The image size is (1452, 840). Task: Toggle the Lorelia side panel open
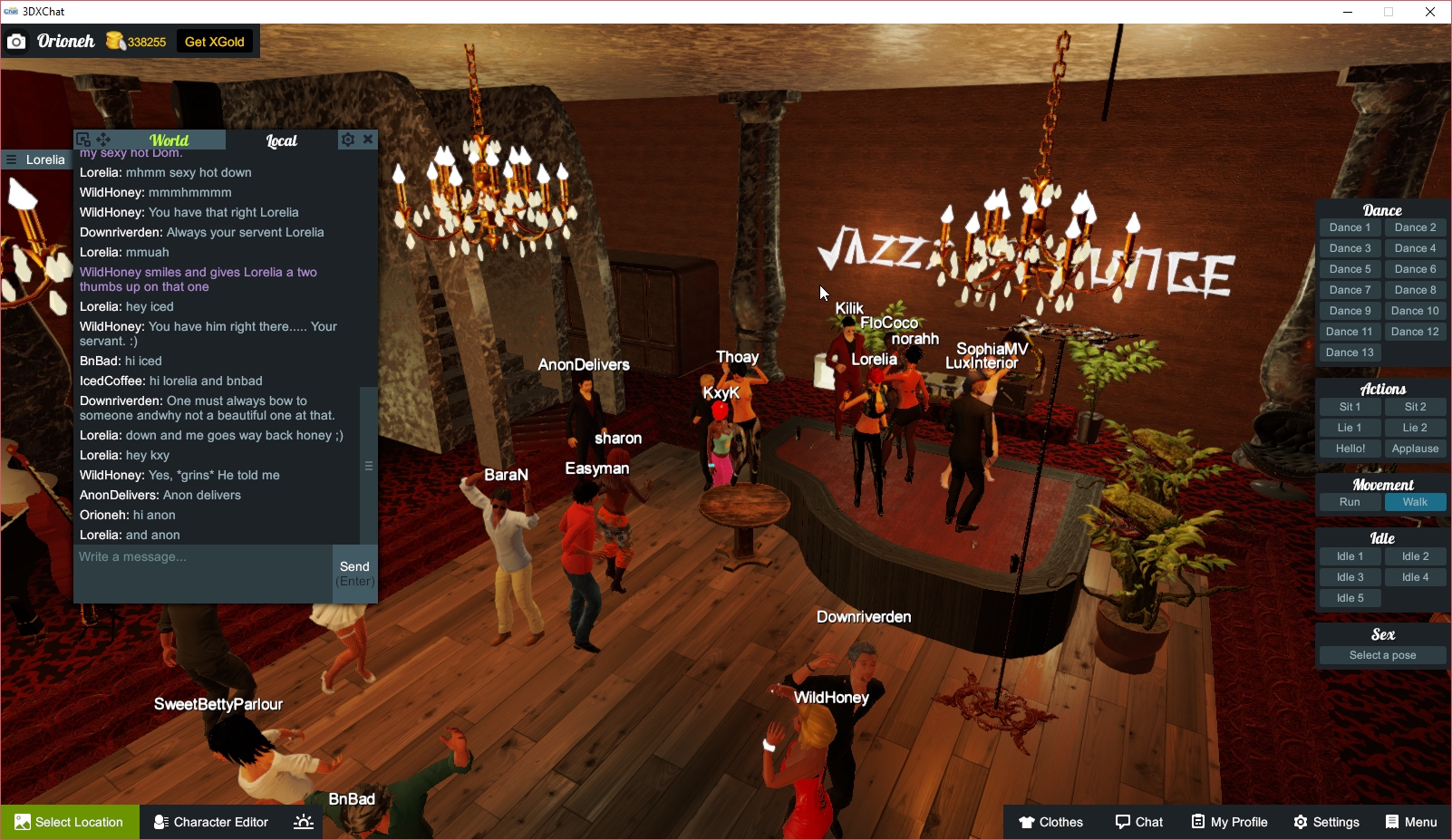coord(10,159)
